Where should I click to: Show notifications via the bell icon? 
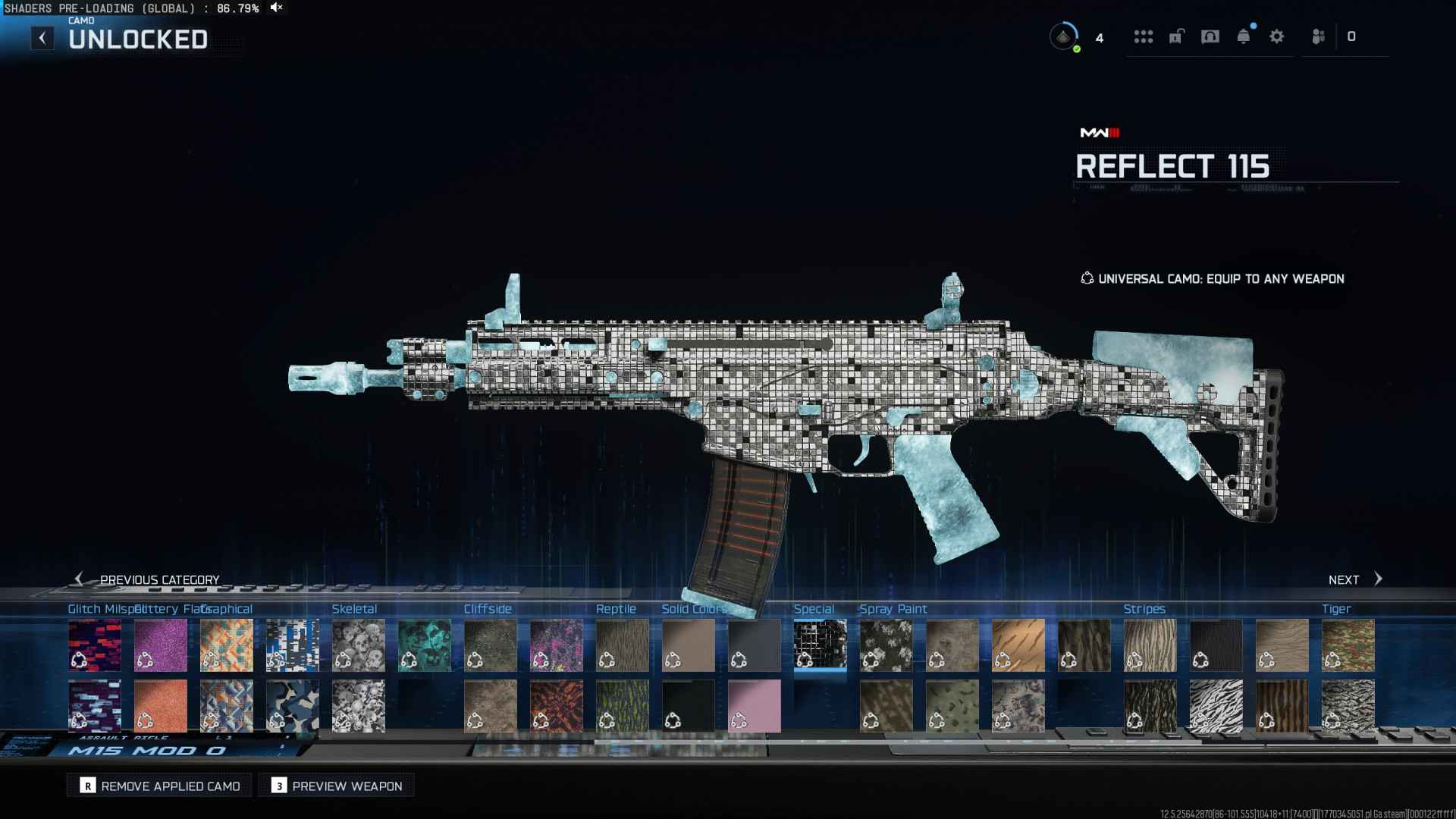click(x=1244, y=36)
